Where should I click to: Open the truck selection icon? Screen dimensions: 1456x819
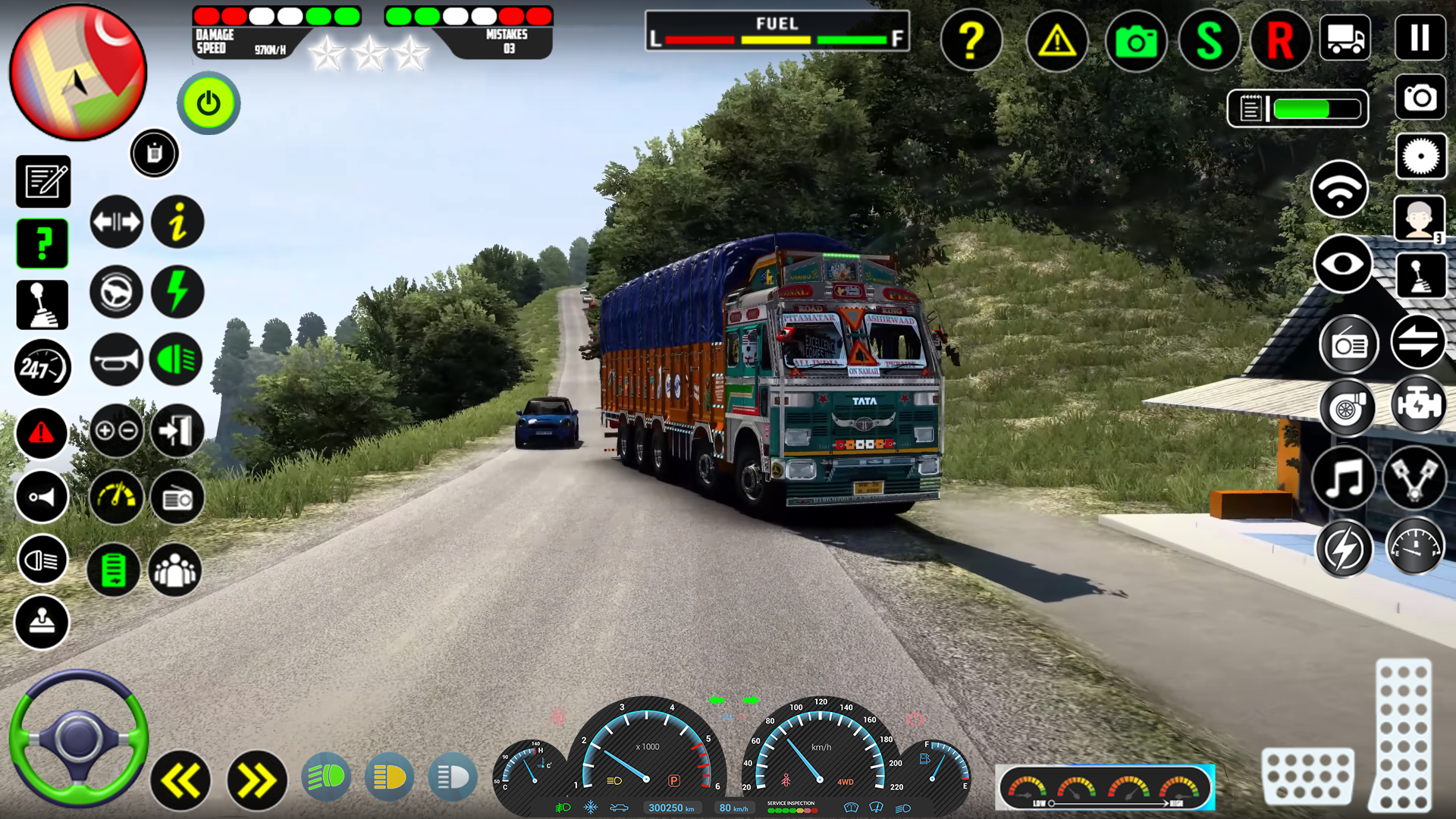[x=1344, y=39]
